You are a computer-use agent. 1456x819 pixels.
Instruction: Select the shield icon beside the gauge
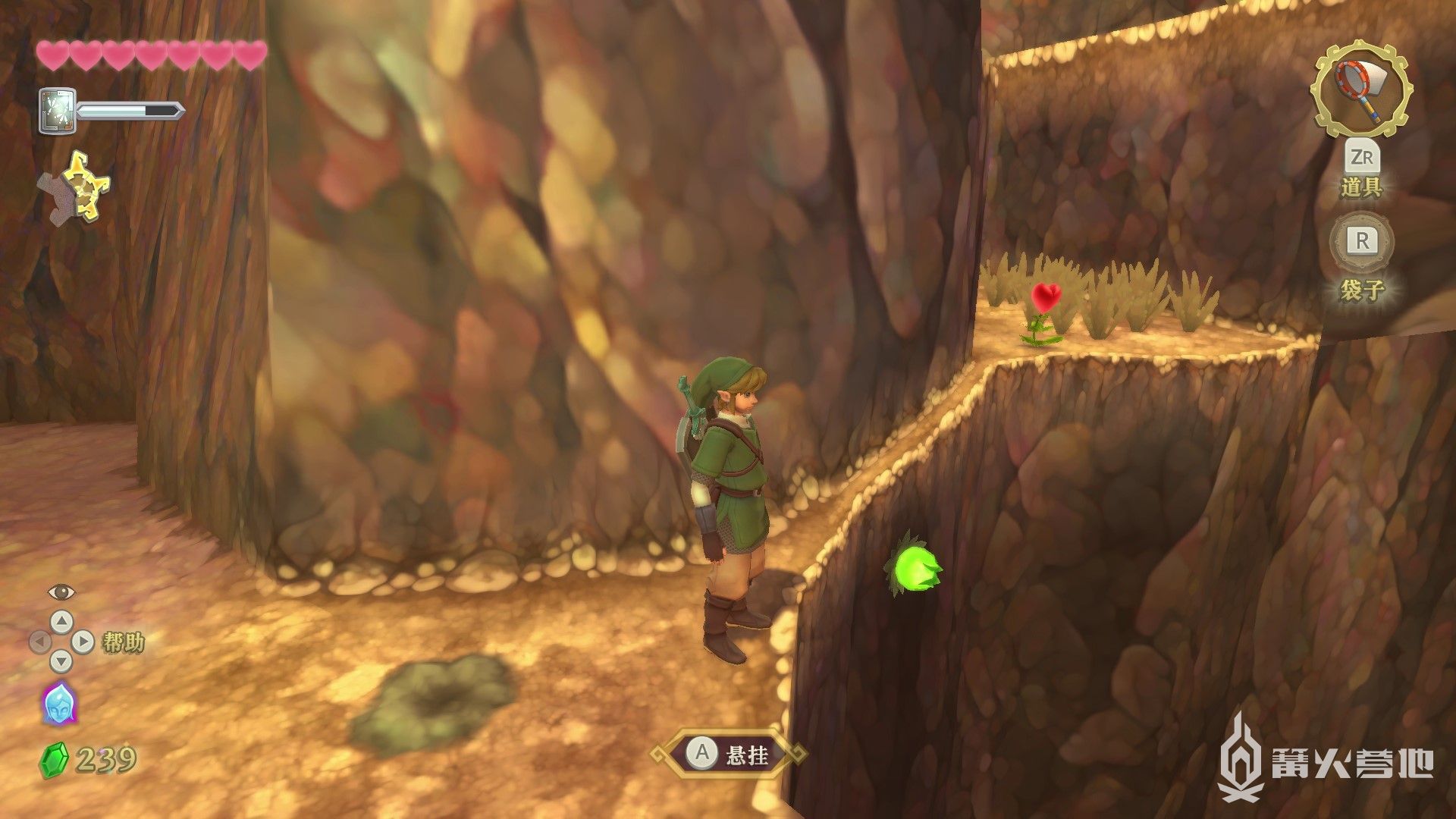58,111
